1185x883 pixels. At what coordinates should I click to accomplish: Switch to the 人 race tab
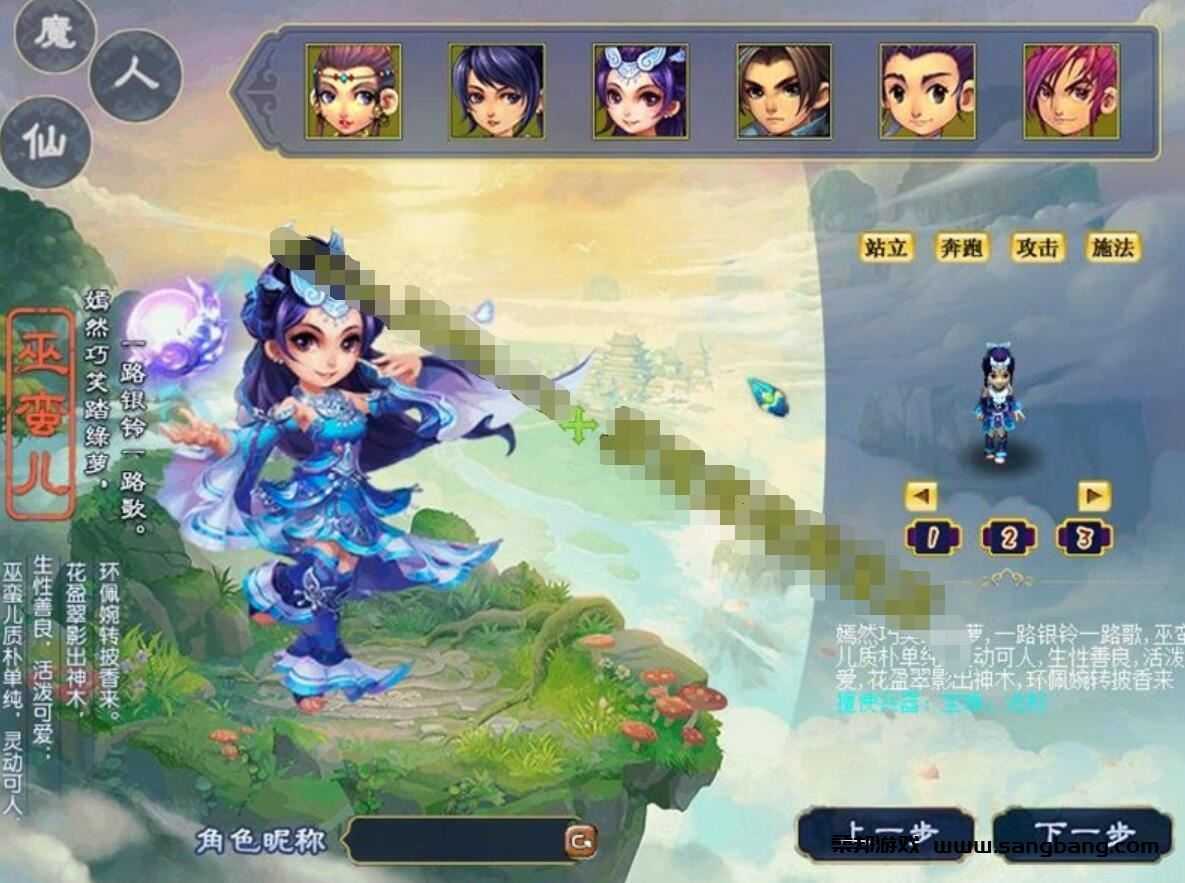click(x=135, y=75)
